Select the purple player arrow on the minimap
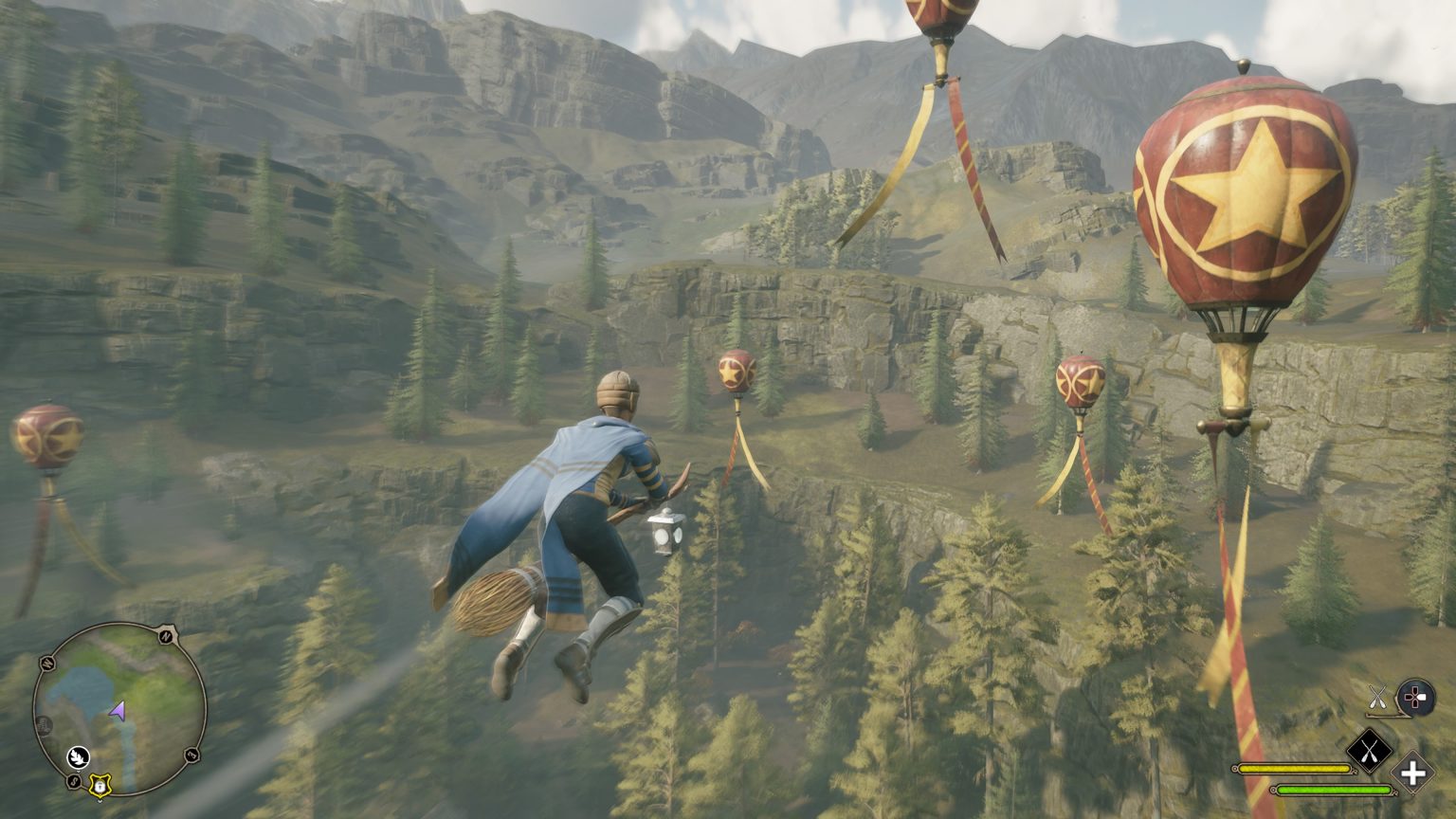 pyautogui.click(x=117, y=710)
